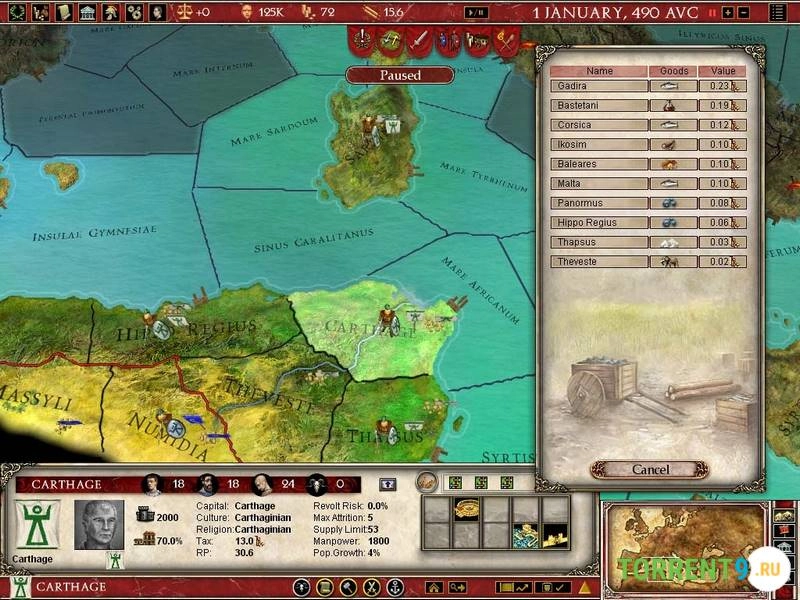Cancel the trade route selection window
This screenshot has width=800, height=600.
coord(650,469)
